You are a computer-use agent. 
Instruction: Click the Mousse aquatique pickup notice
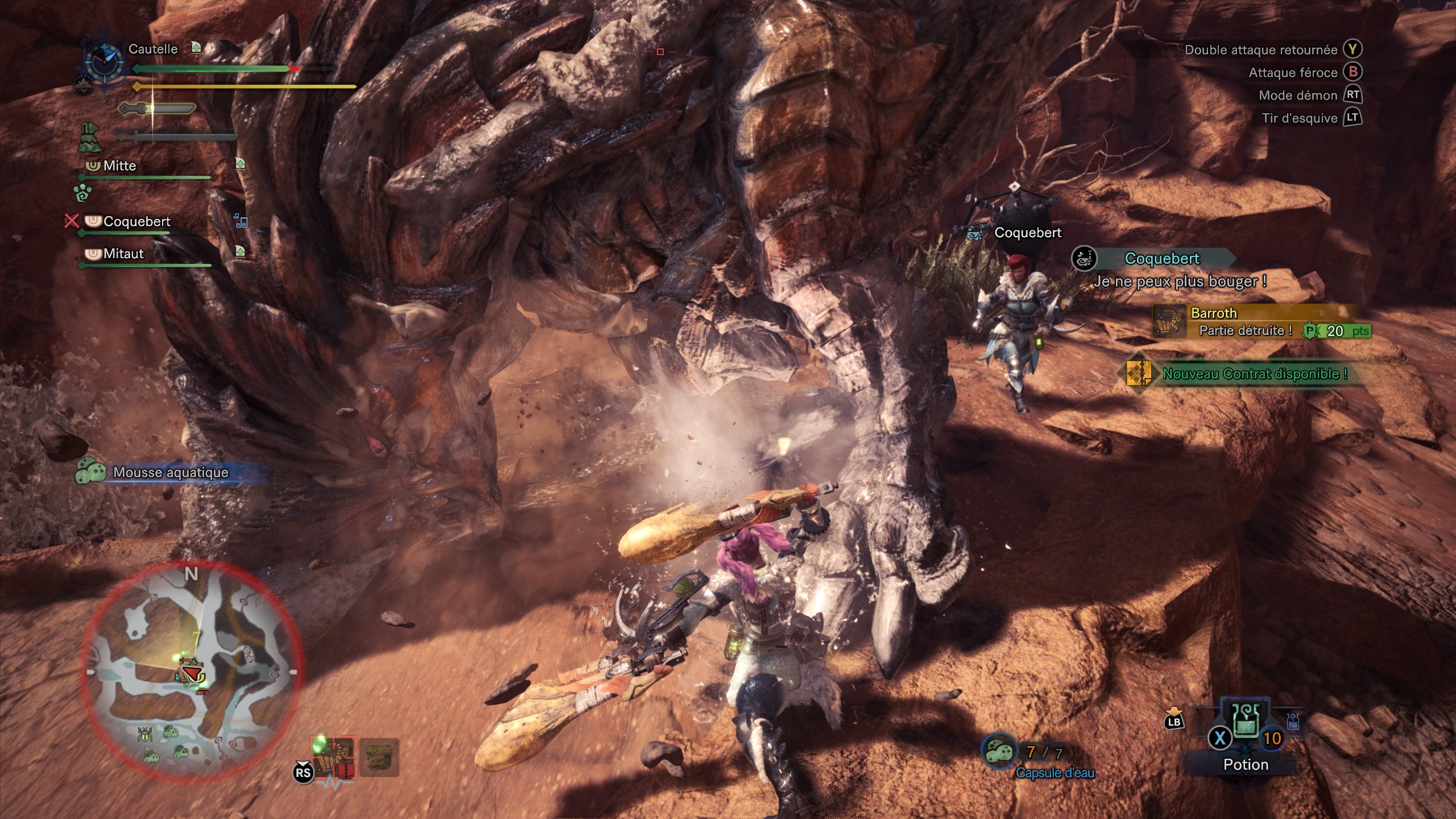point(170,473)
